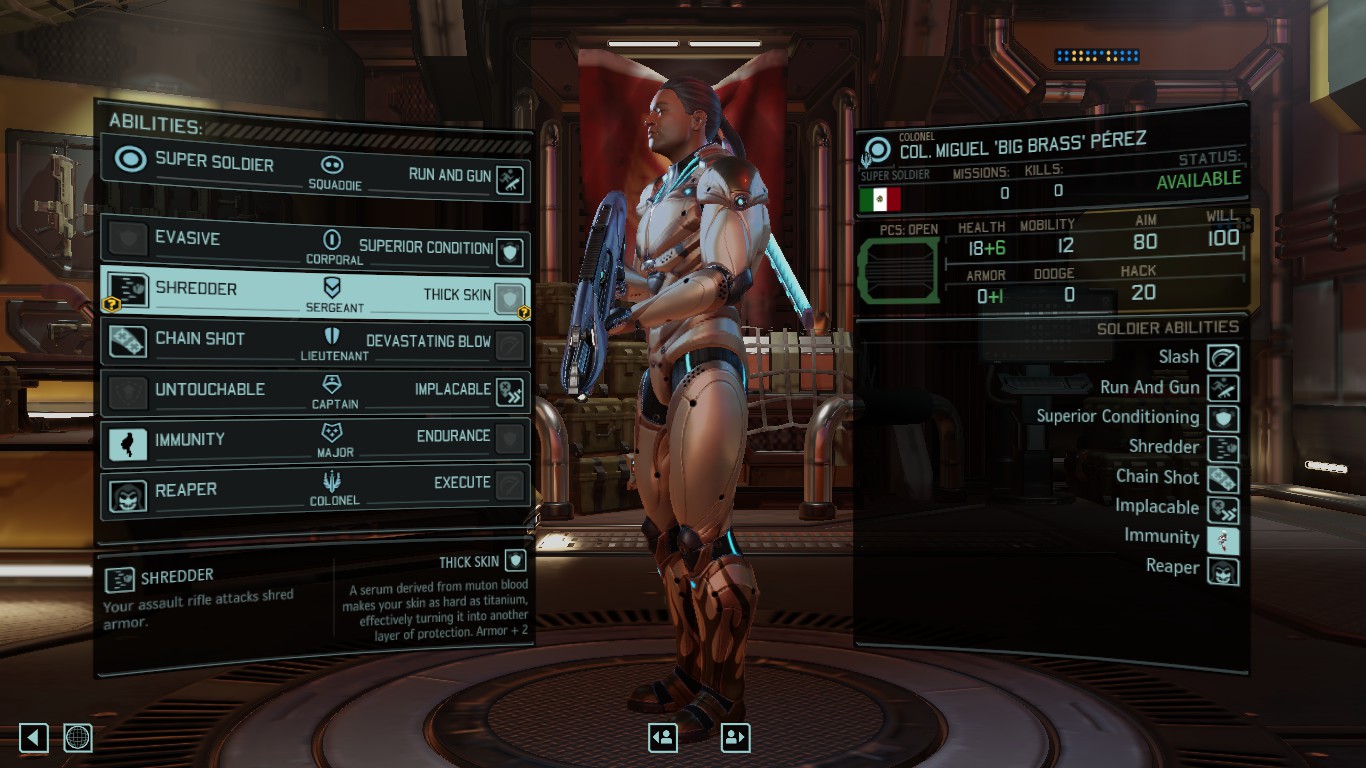
Task: Pick the Devastating Blow ability
Action: (510, 345)
